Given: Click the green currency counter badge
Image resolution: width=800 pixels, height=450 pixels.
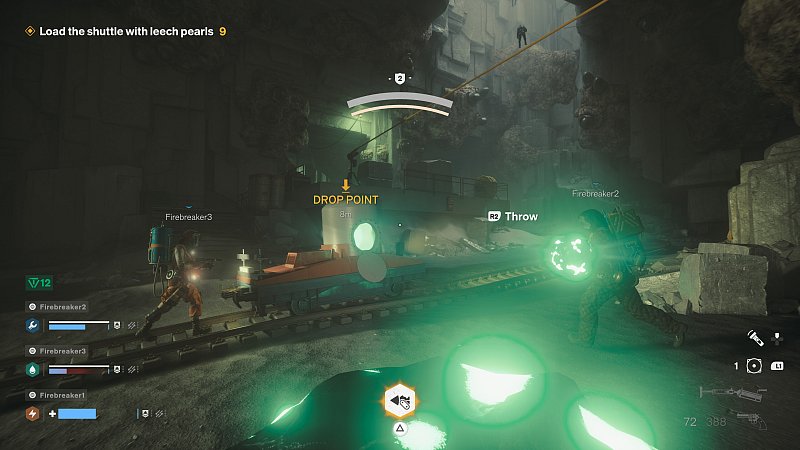Looking at the screenshot, I should (x=41, y=284).
